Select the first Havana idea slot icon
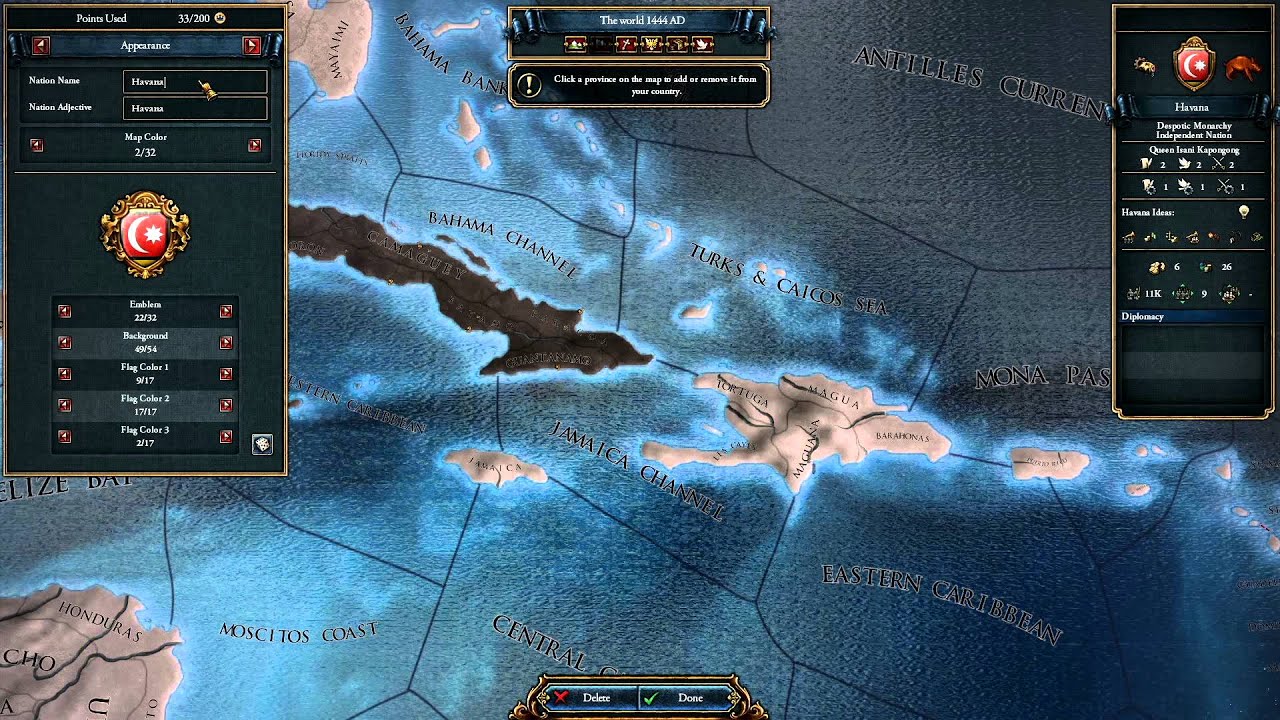Viewport: 1280px width, 720px height. tap(1128, 238)
